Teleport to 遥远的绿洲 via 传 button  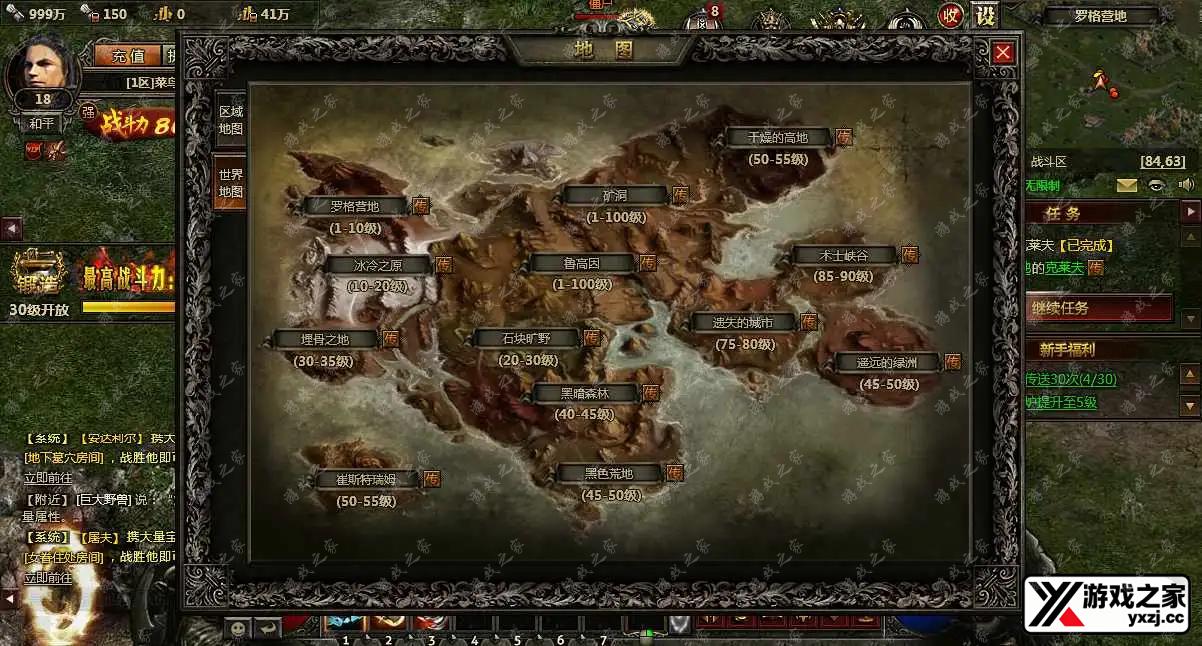coord(952,362)
